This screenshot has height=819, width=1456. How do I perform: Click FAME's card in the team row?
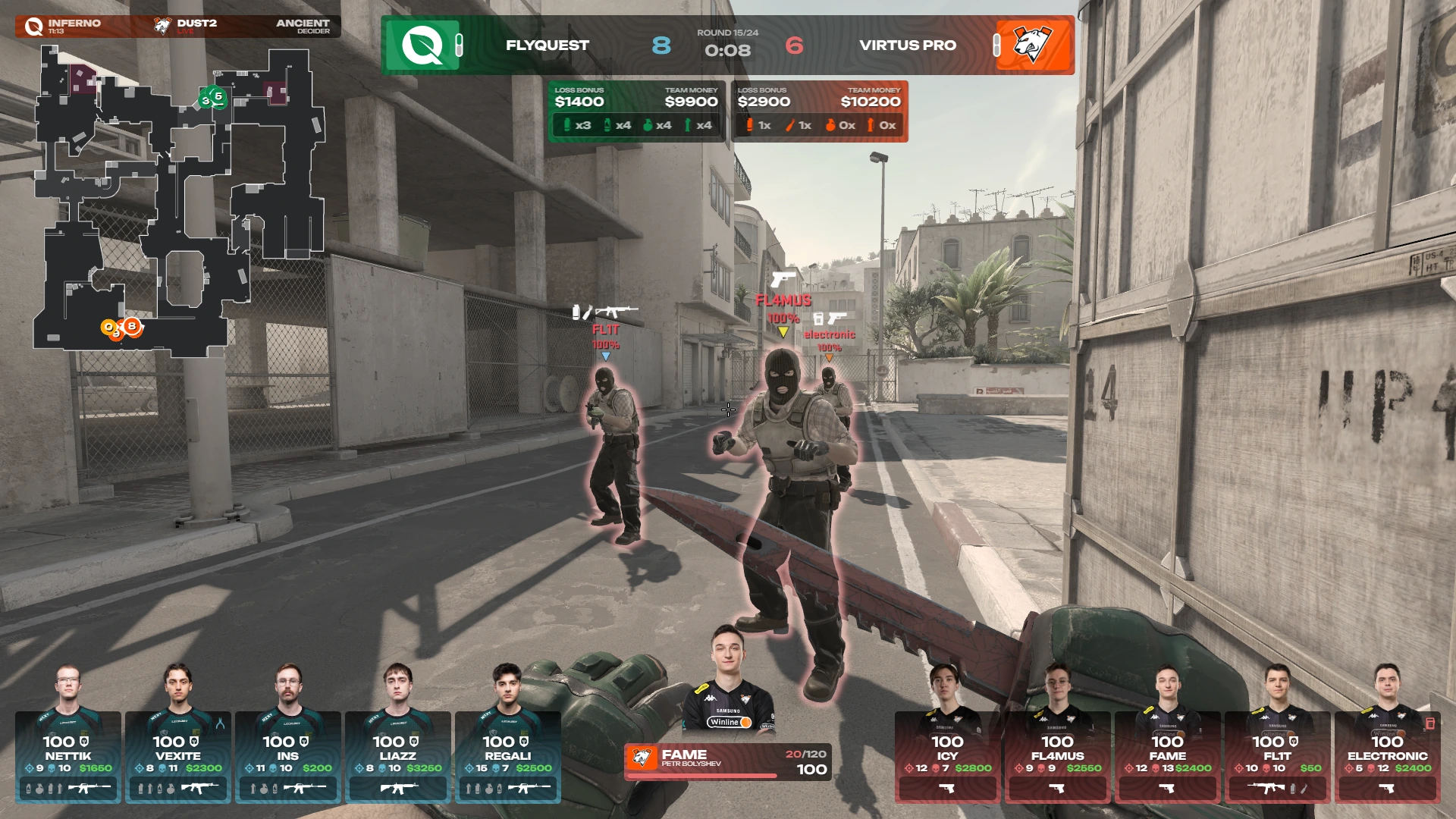point(1167,757)
